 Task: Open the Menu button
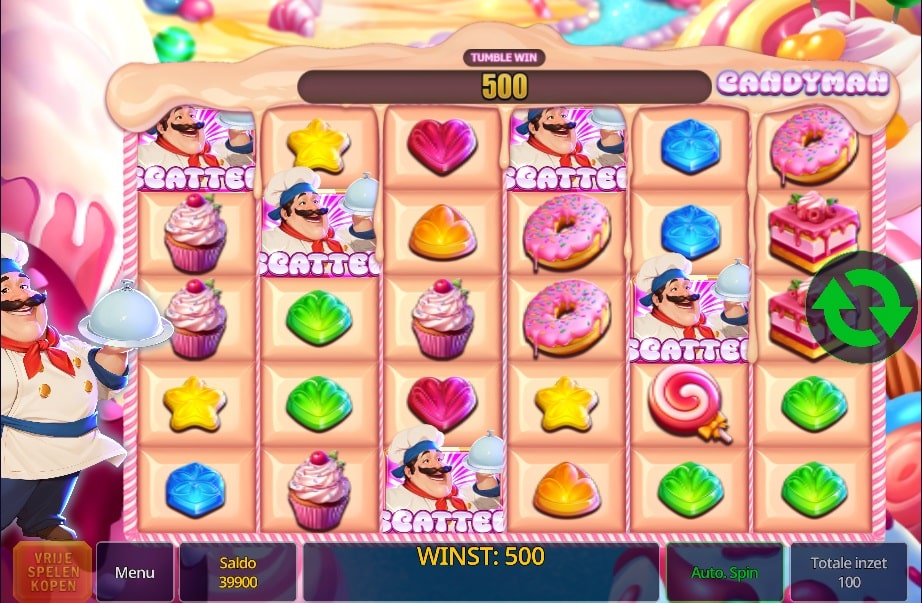tap(135, 572)
